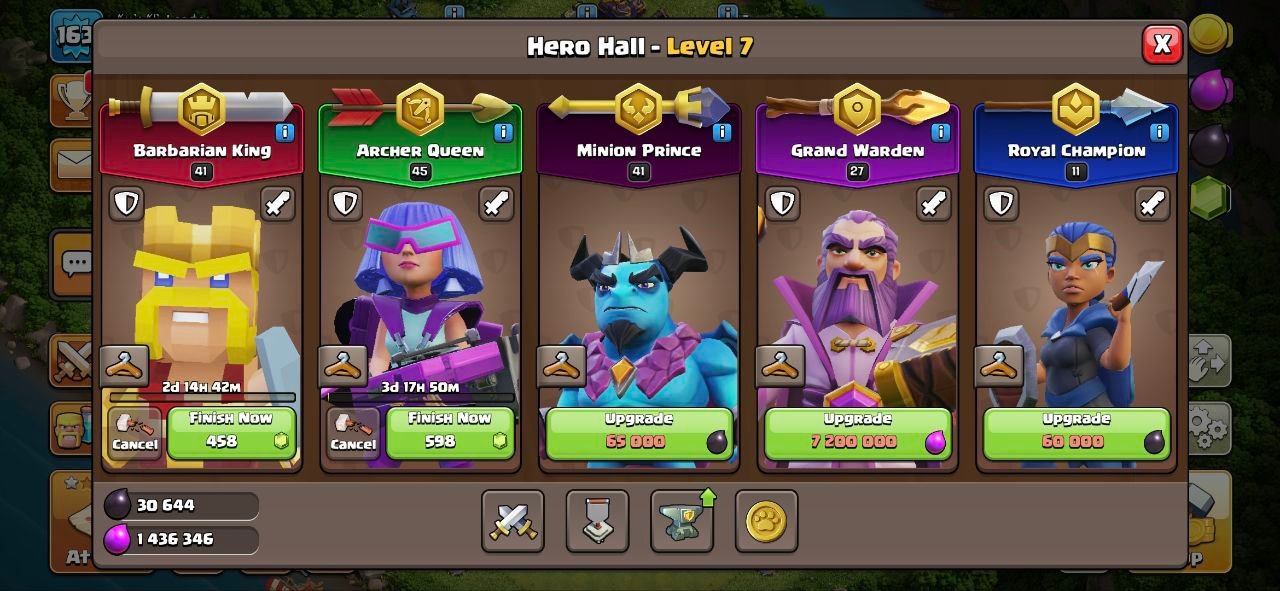The image size is (1280, 591).
Task: Upgrade Grand Warden for 7 200 000 elixir
Action: point(857,431)
